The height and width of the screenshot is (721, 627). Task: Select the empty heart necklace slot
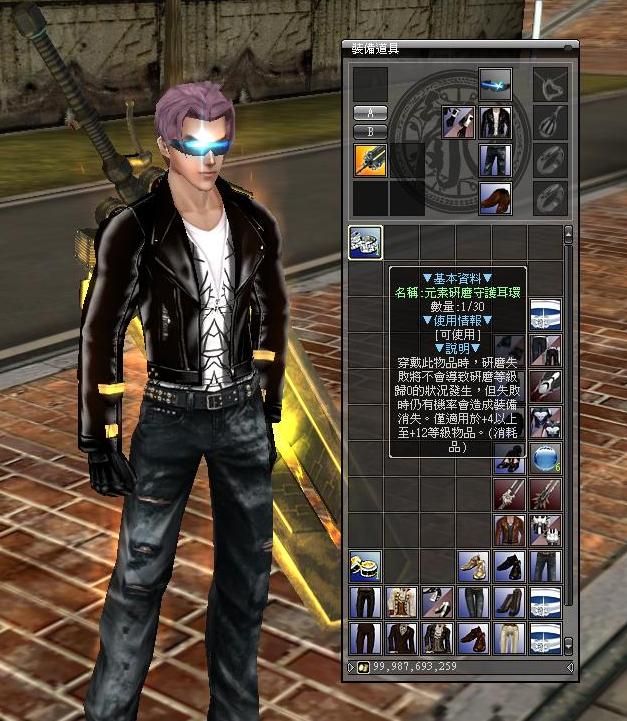pos(548,85)
